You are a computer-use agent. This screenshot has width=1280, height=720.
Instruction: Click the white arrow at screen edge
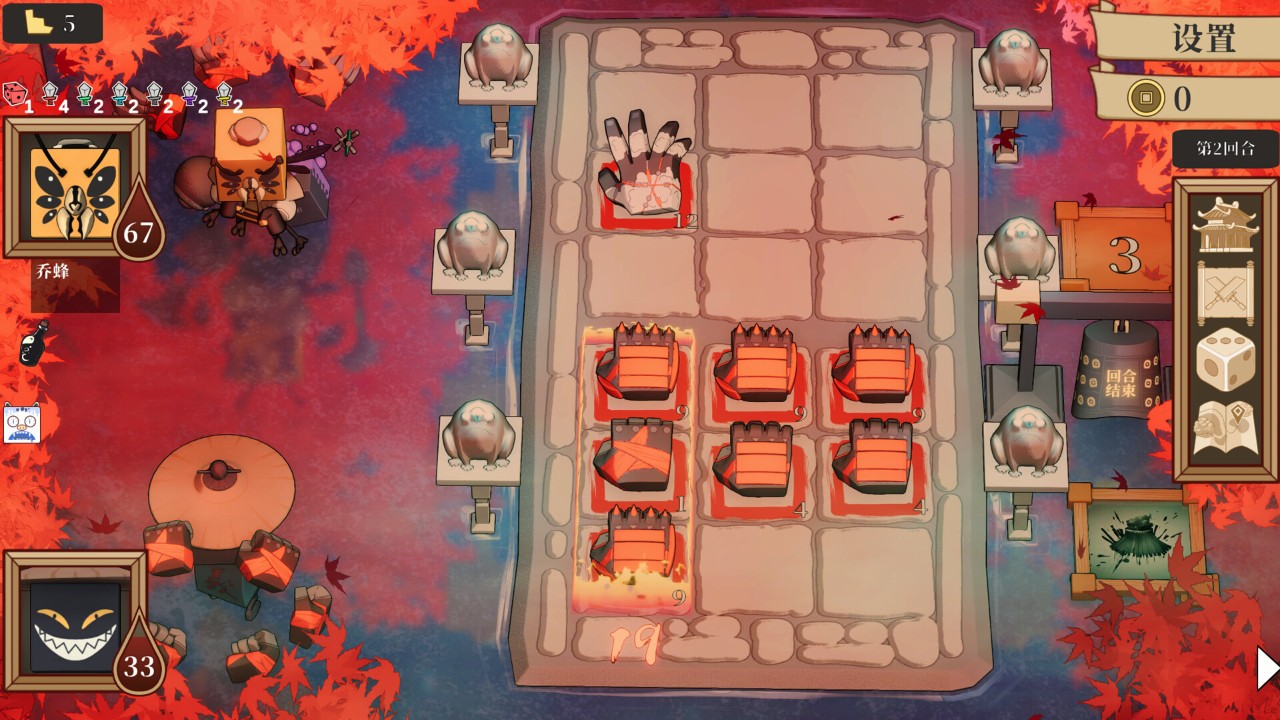(x=1267, y=668)
